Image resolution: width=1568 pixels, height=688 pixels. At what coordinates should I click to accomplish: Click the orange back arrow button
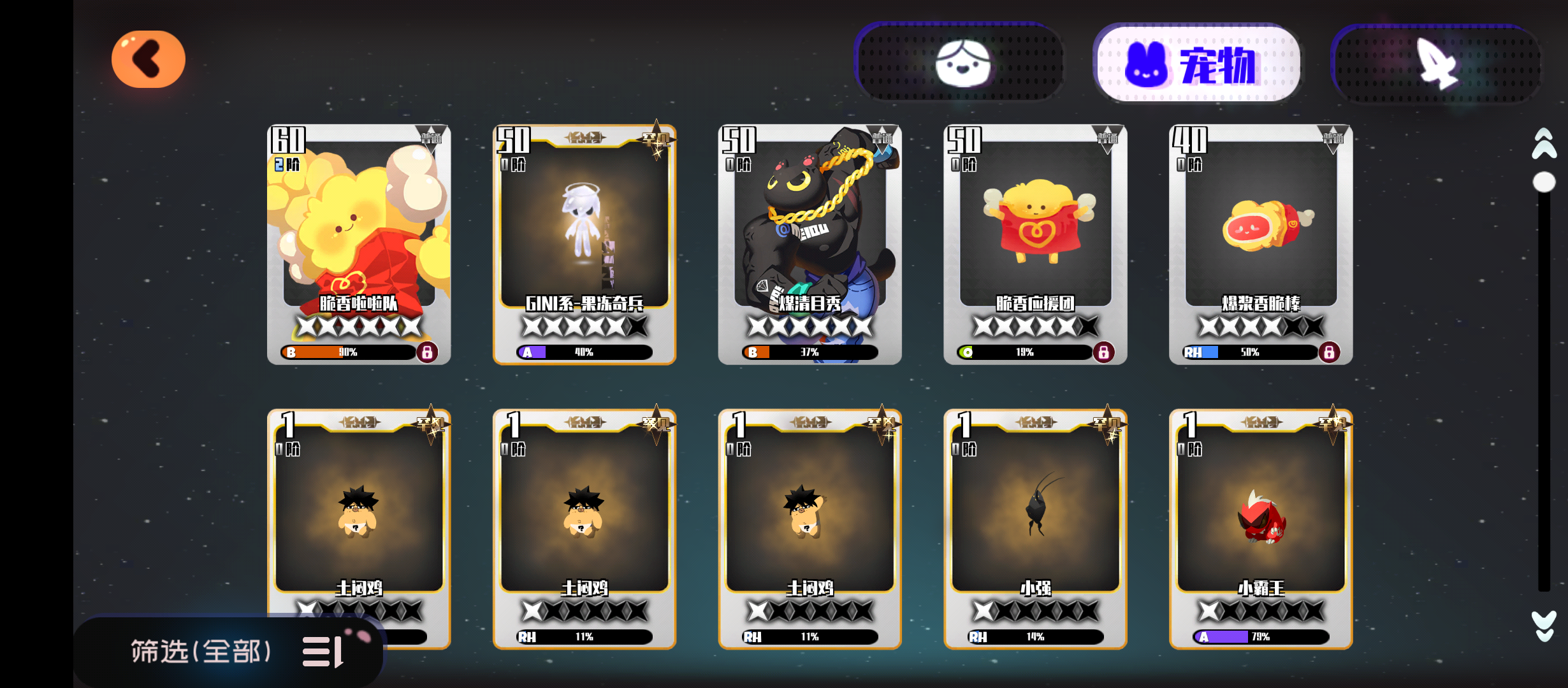click(148, 59)
